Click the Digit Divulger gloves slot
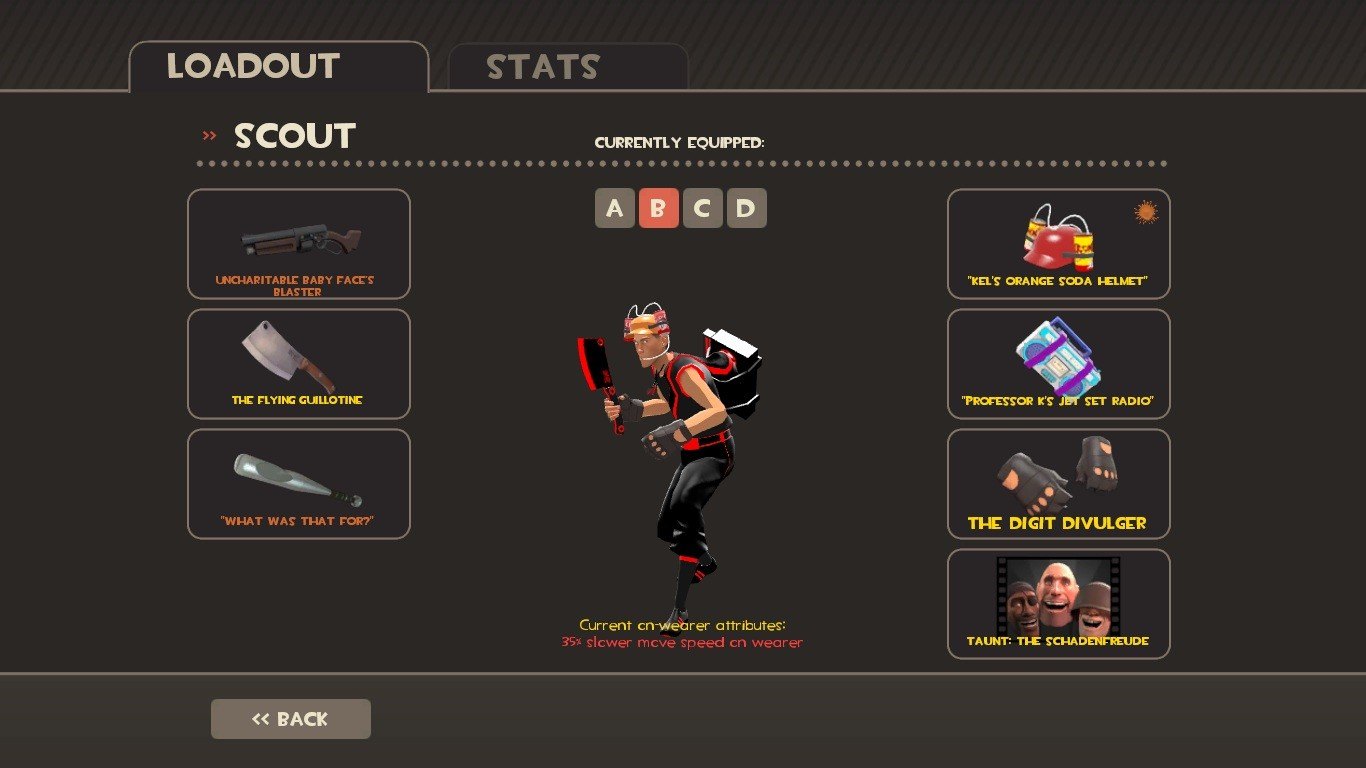This screenshot has width=1366, height=768. point(1059,484)
